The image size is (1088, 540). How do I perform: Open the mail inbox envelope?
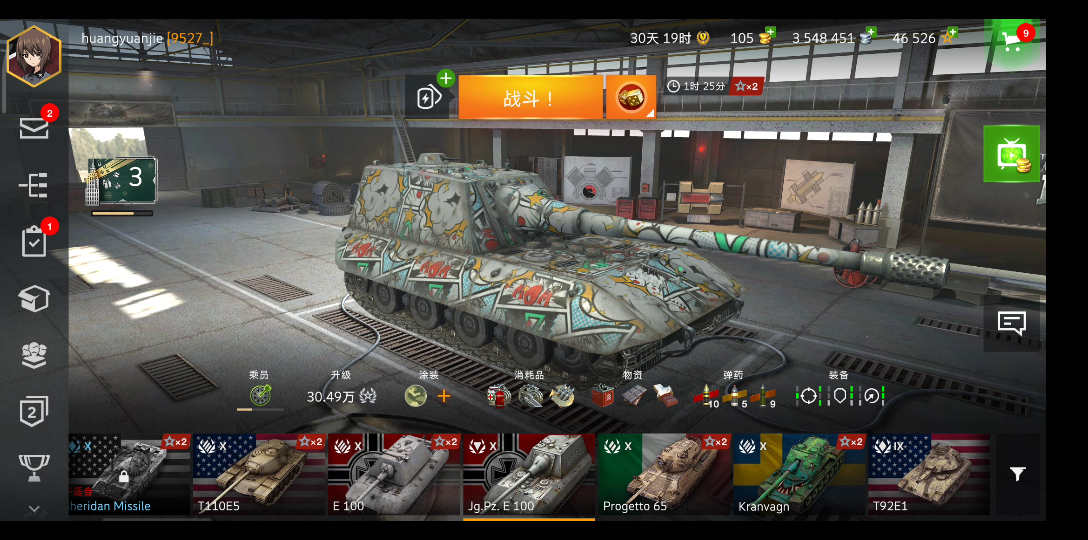[x=34, y=128]
